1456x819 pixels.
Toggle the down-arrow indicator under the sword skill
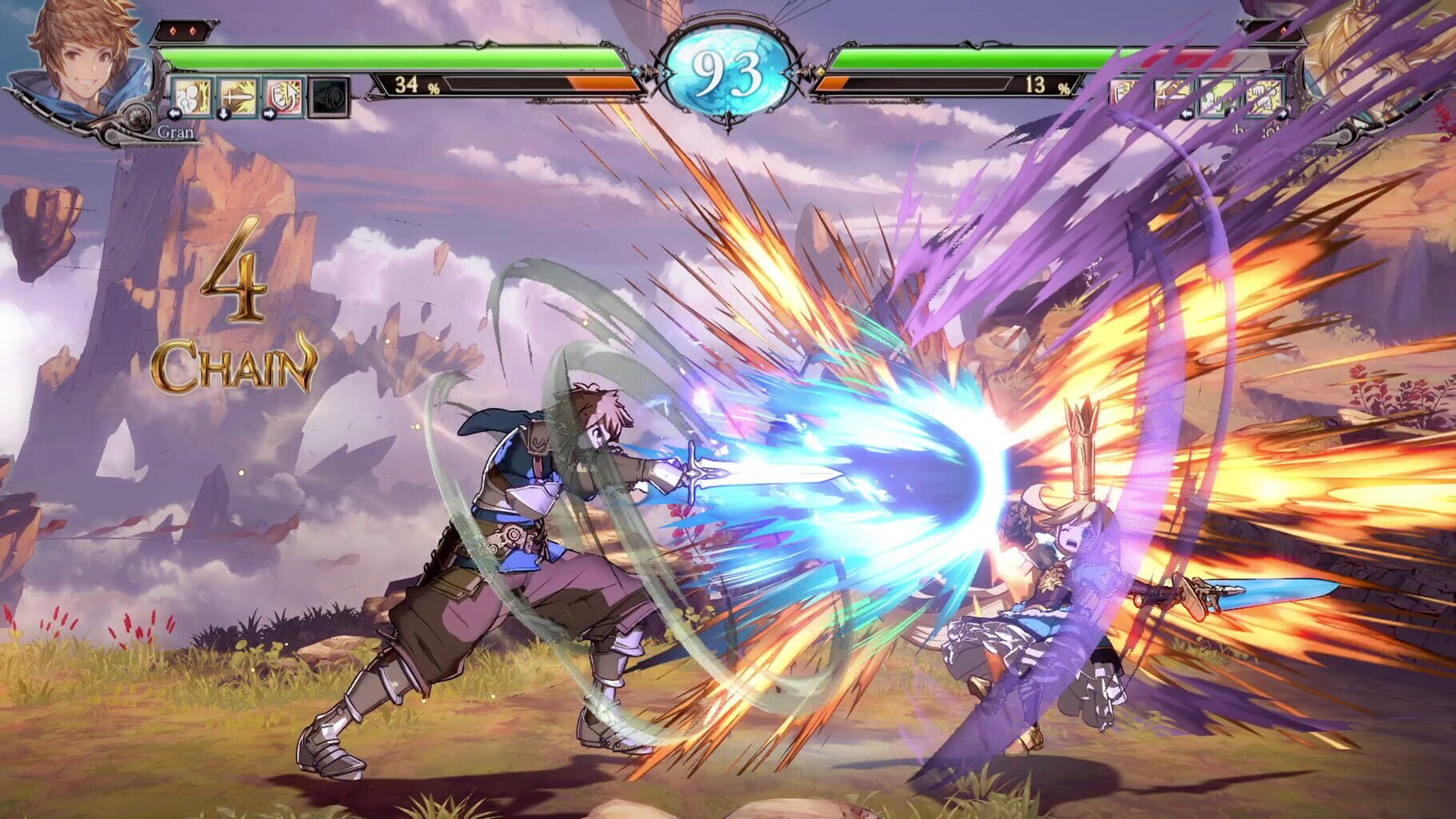[x=222, y=114]
